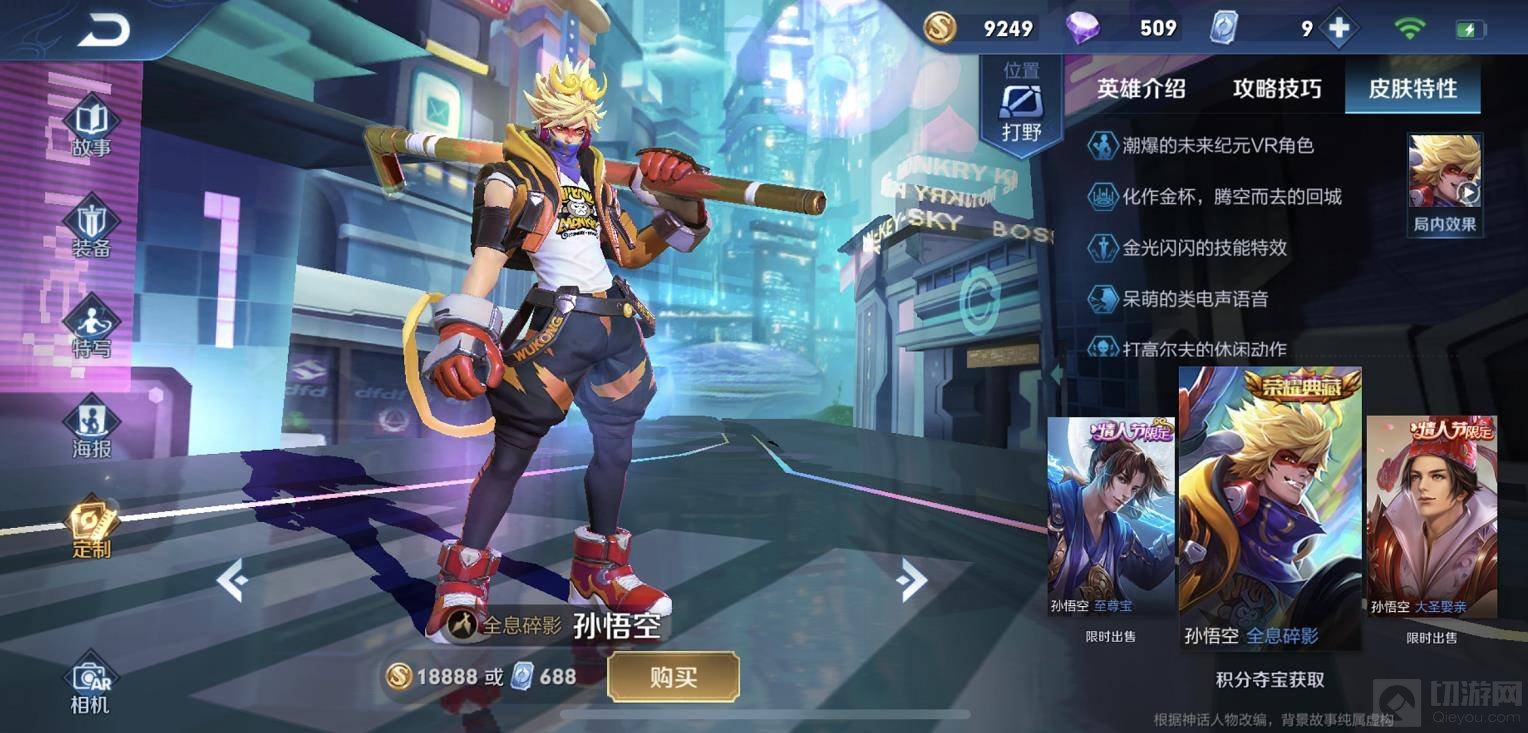Select the 皮肤特性 tab

pyautogui.click(x=1412, y=88)
